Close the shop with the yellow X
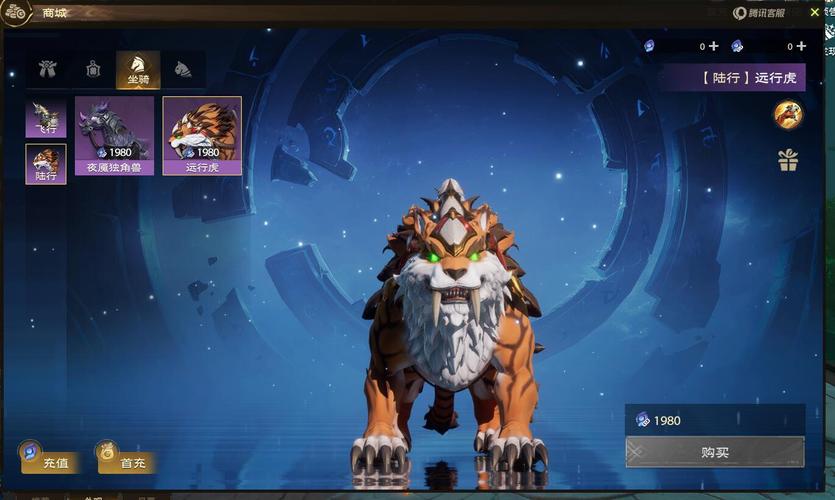This screenshot has width=835, height=500. 815,12
